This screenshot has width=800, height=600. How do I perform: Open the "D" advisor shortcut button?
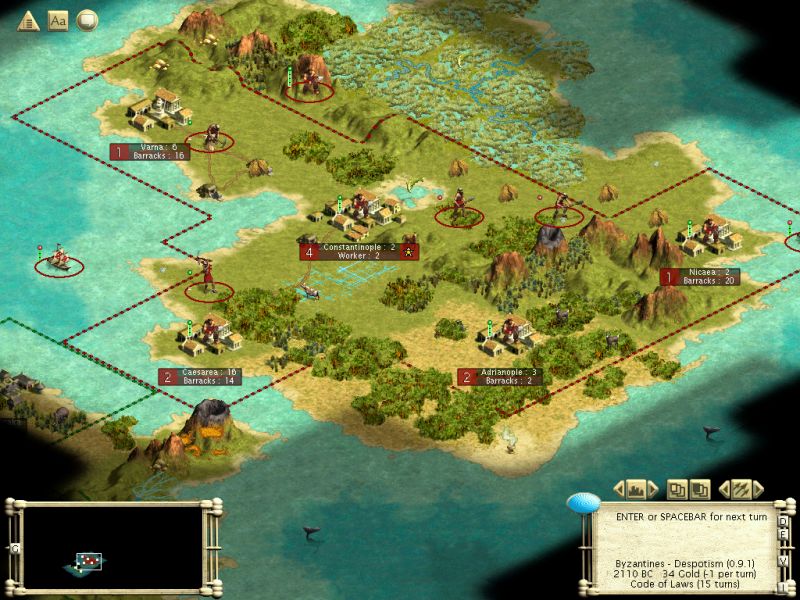783,521
